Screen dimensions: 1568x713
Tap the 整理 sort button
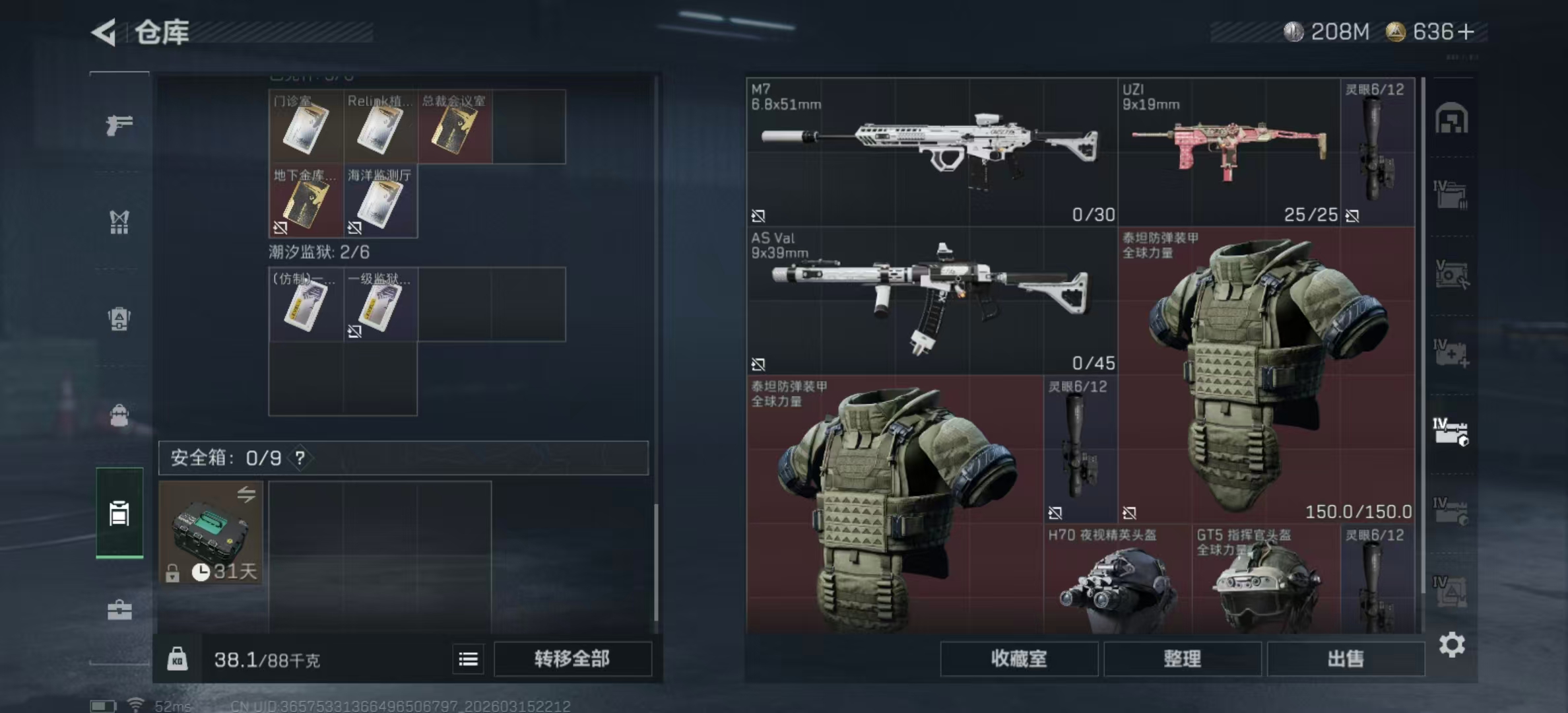(x=1182, y=658)
